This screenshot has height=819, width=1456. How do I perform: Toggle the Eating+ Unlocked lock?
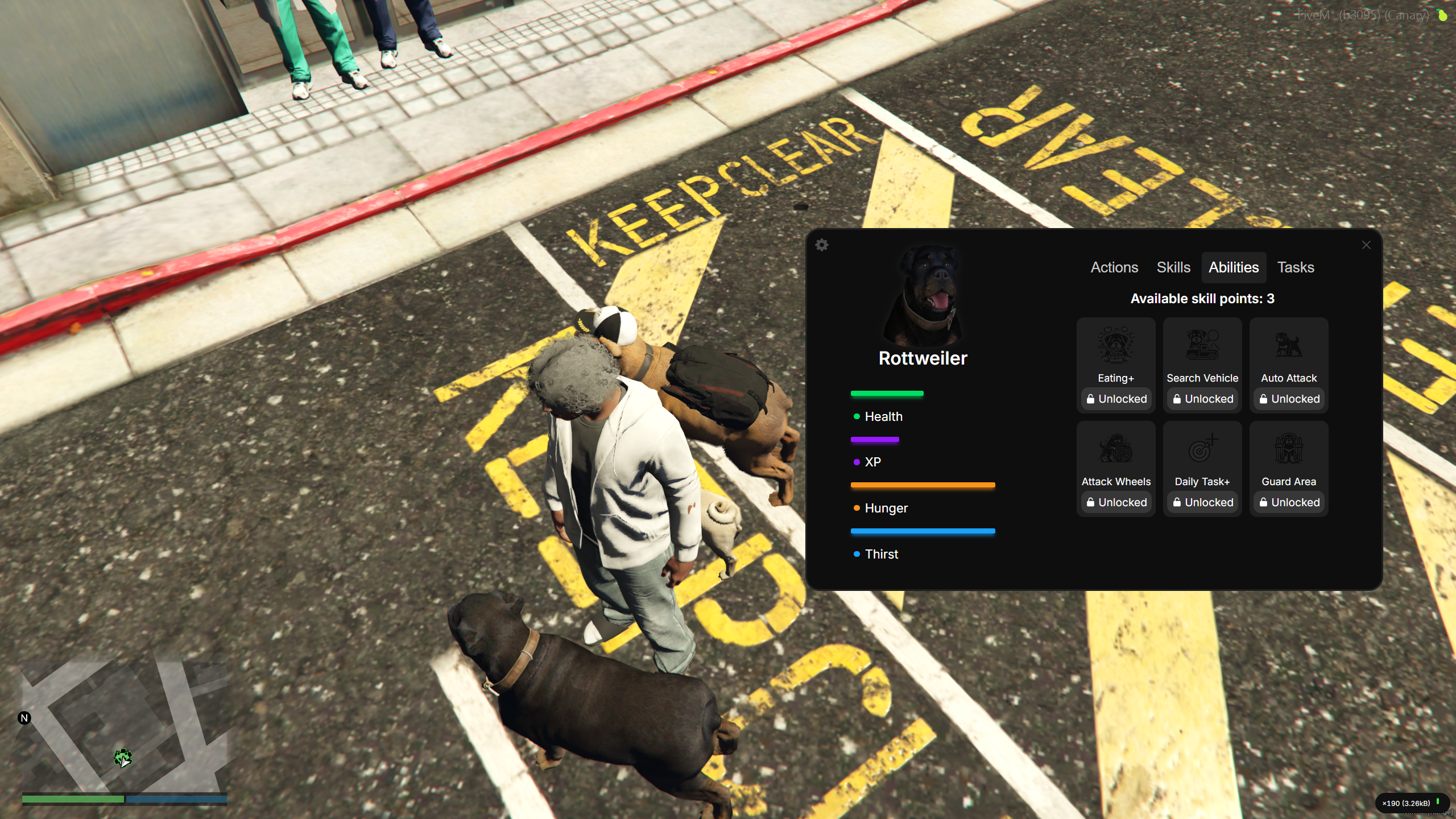point(1115,399)
